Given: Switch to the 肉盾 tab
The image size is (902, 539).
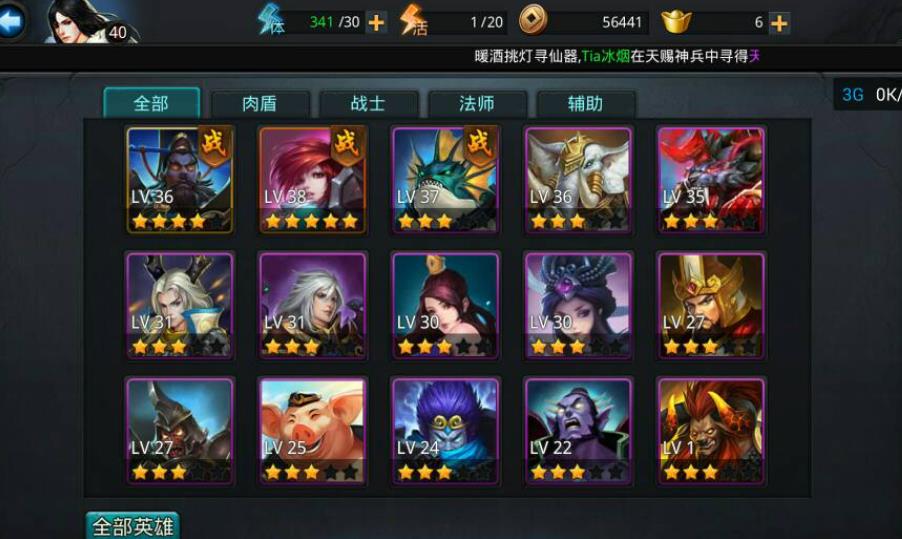Looking at the screenshot, I should (260, 104).
